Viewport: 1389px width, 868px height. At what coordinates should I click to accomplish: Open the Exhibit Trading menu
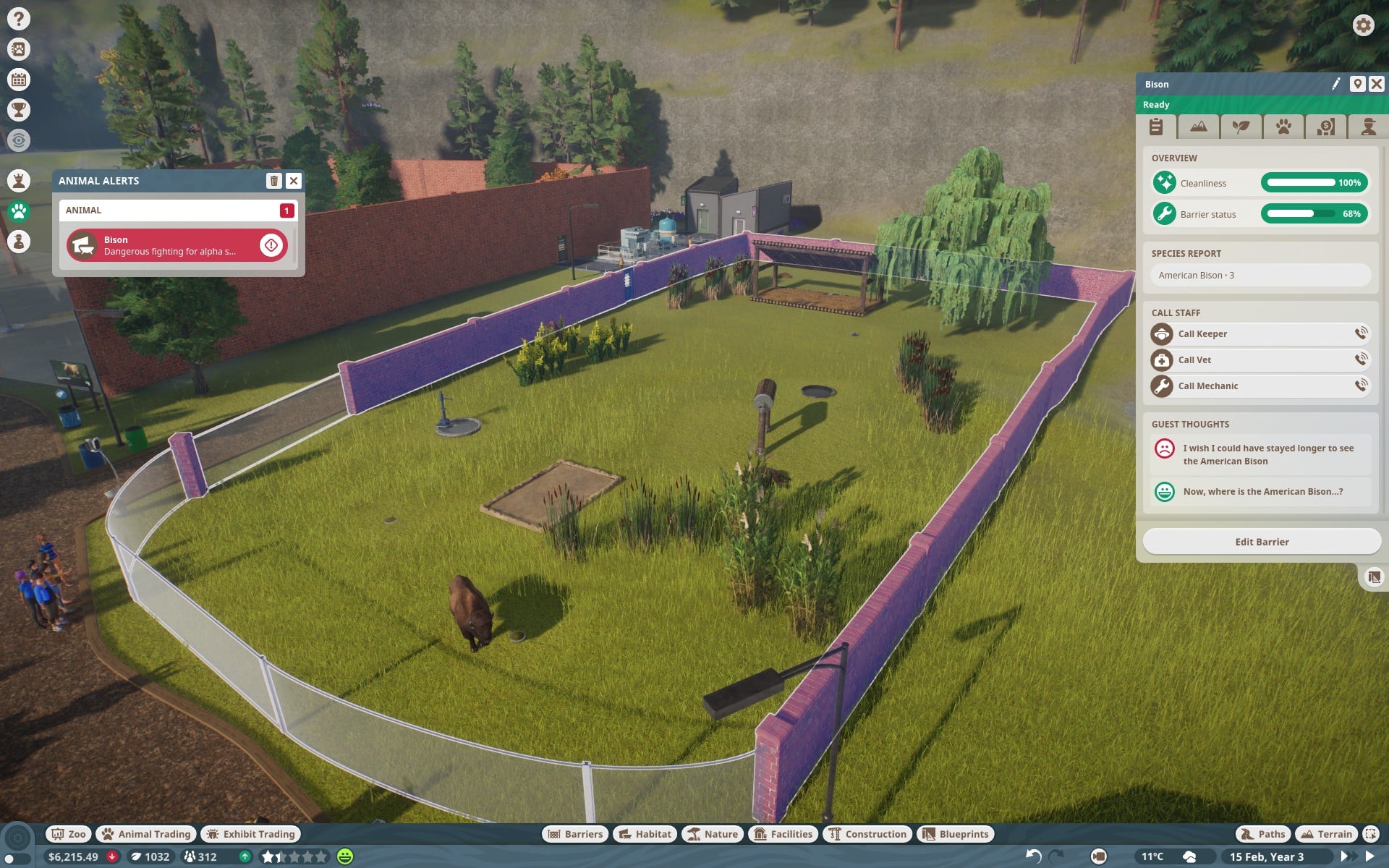pyautogui.click(x=250, y=834)
